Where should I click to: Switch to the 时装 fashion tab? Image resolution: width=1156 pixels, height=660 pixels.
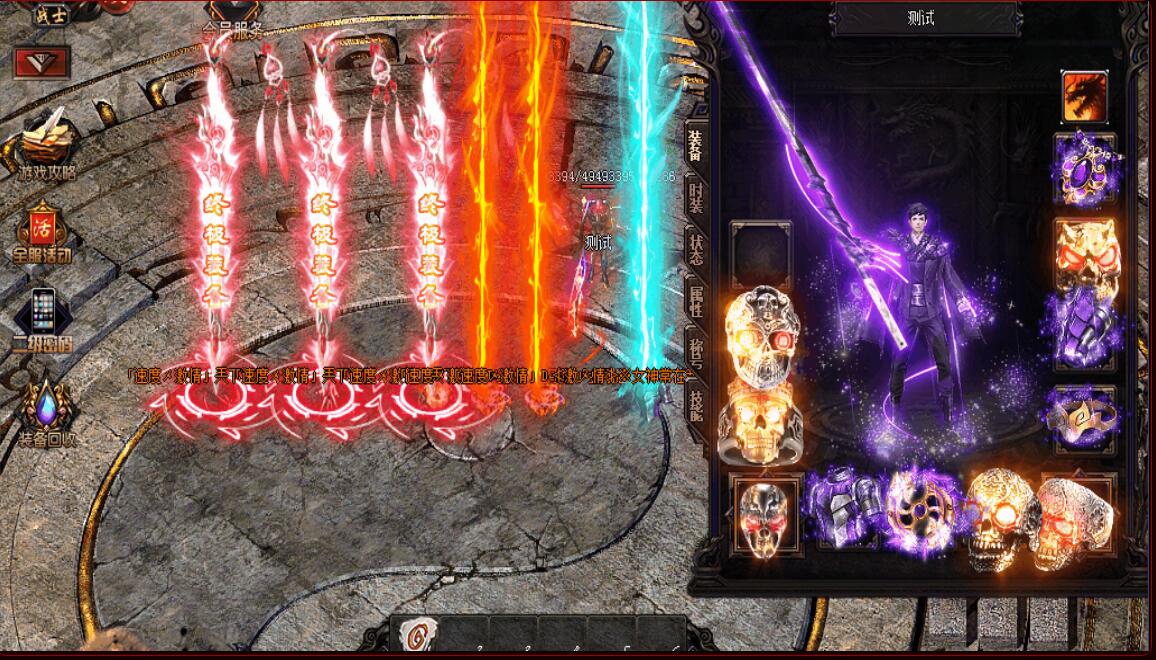[x=695, y=196]
